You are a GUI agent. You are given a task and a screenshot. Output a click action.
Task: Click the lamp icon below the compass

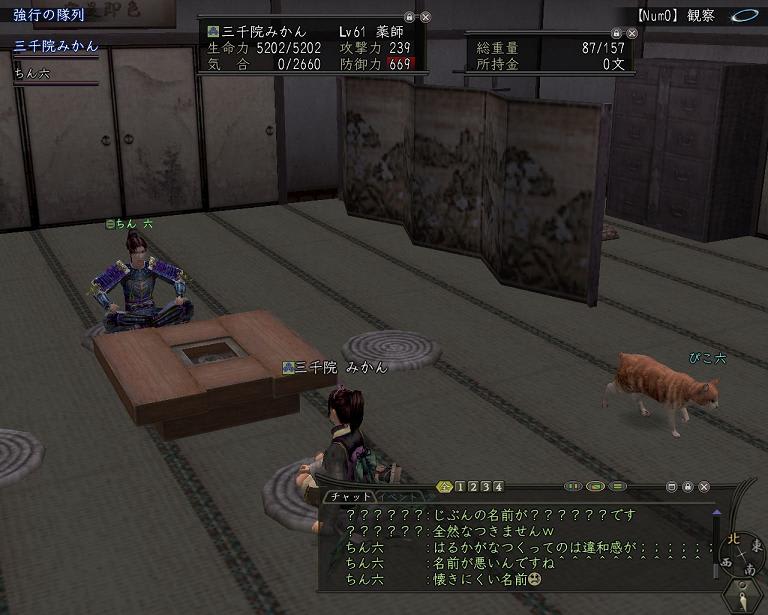pos(743,600)
